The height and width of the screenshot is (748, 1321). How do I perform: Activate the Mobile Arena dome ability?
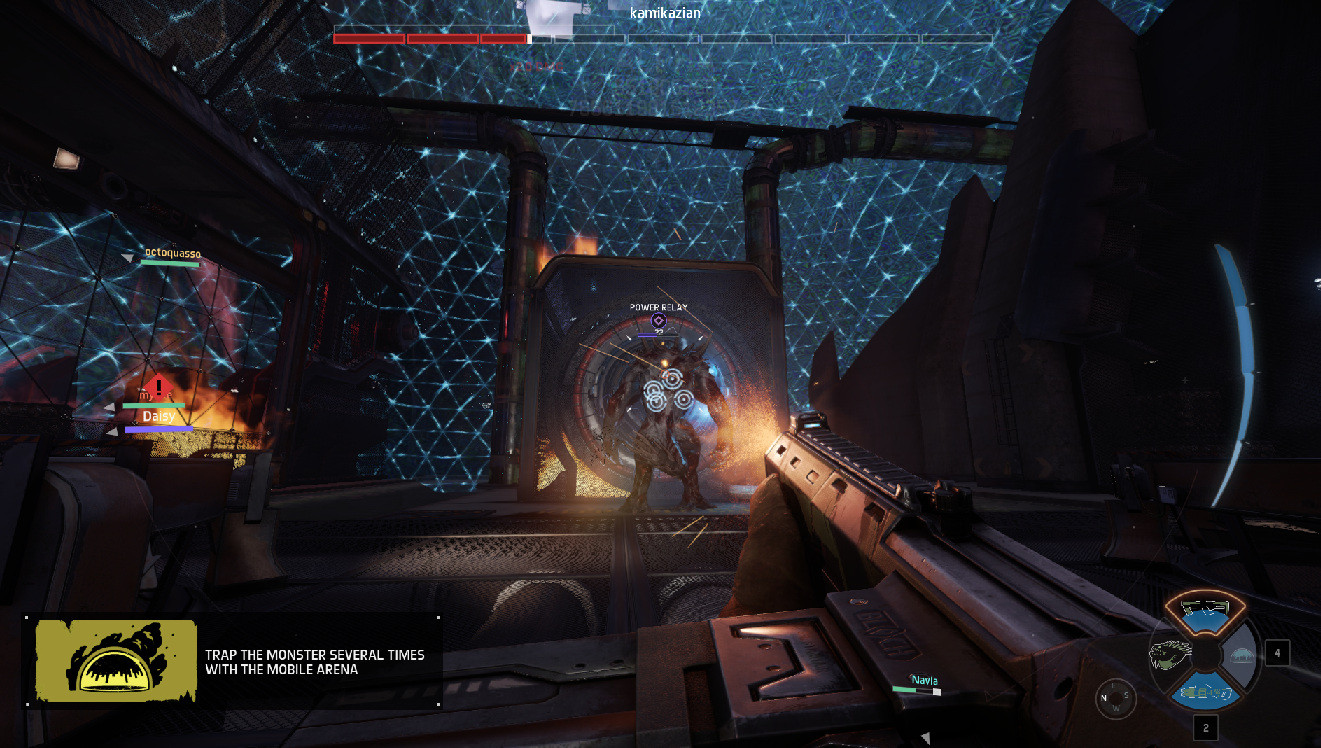[1242, 655]
